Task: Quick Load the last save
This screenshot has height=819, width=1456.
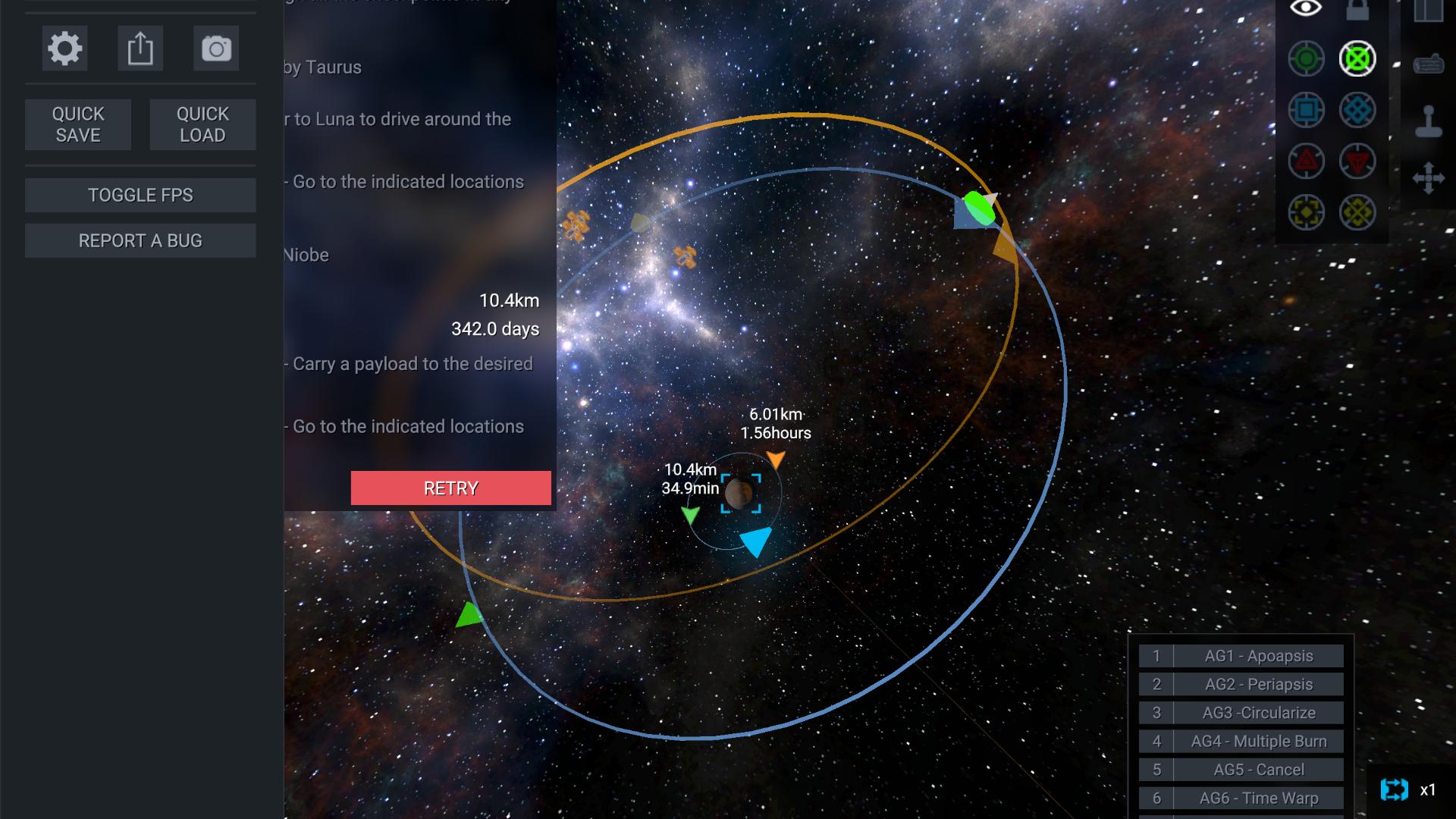Action: [x=202, y=124]
